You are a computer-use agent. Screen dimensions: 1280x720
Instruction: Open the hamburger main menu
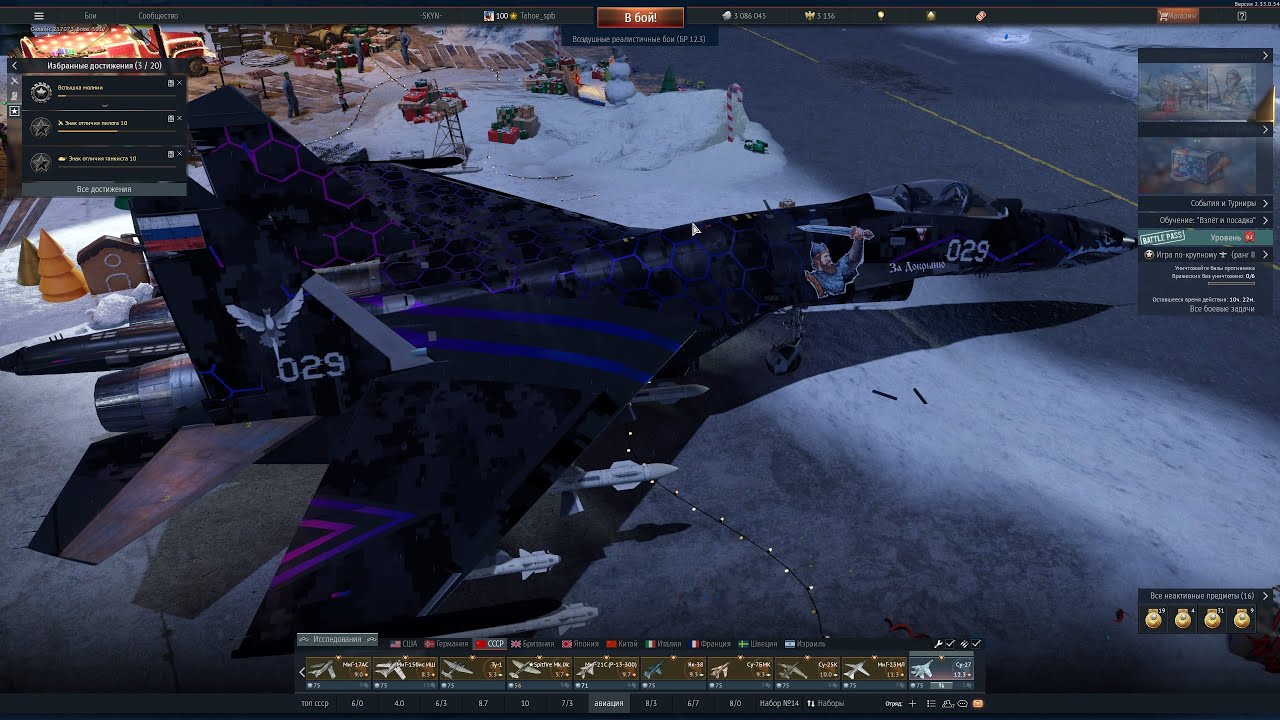[x=39, y=16]
